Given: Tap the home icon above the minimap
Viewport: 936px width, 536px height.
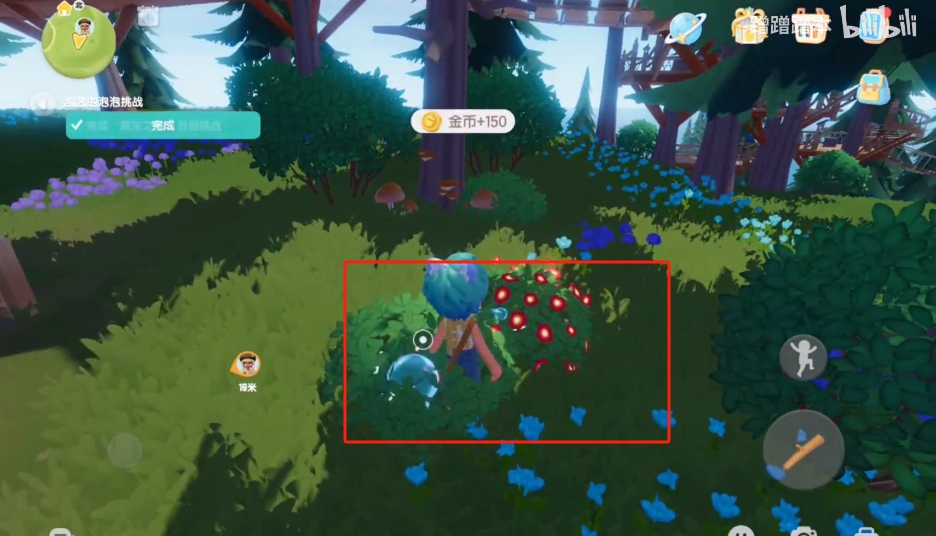Looking at the screenshot, I should pyautogui.click(x=66, y=7).
